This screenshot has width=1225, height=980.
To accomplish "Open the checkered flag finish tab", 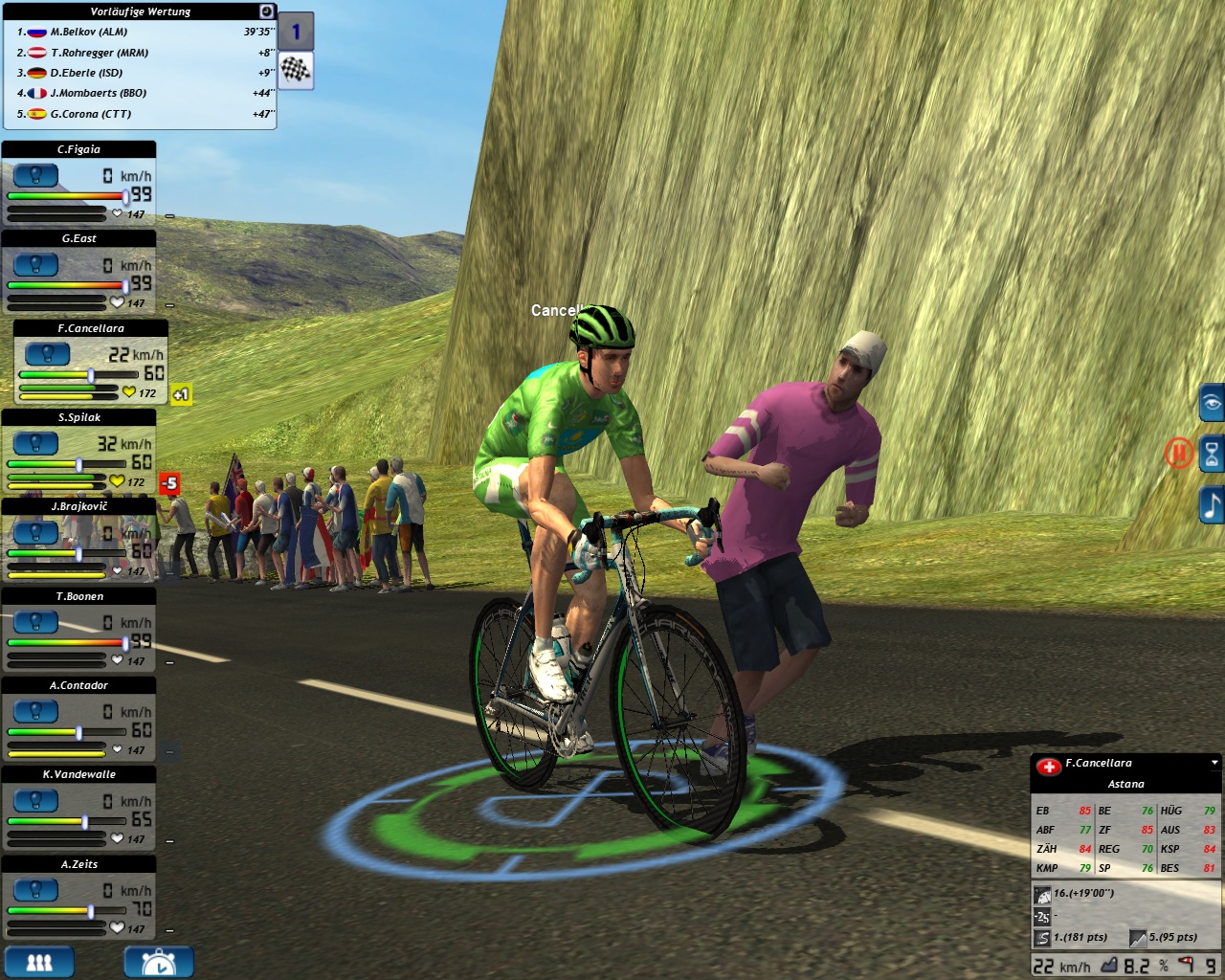I will 296,72.
